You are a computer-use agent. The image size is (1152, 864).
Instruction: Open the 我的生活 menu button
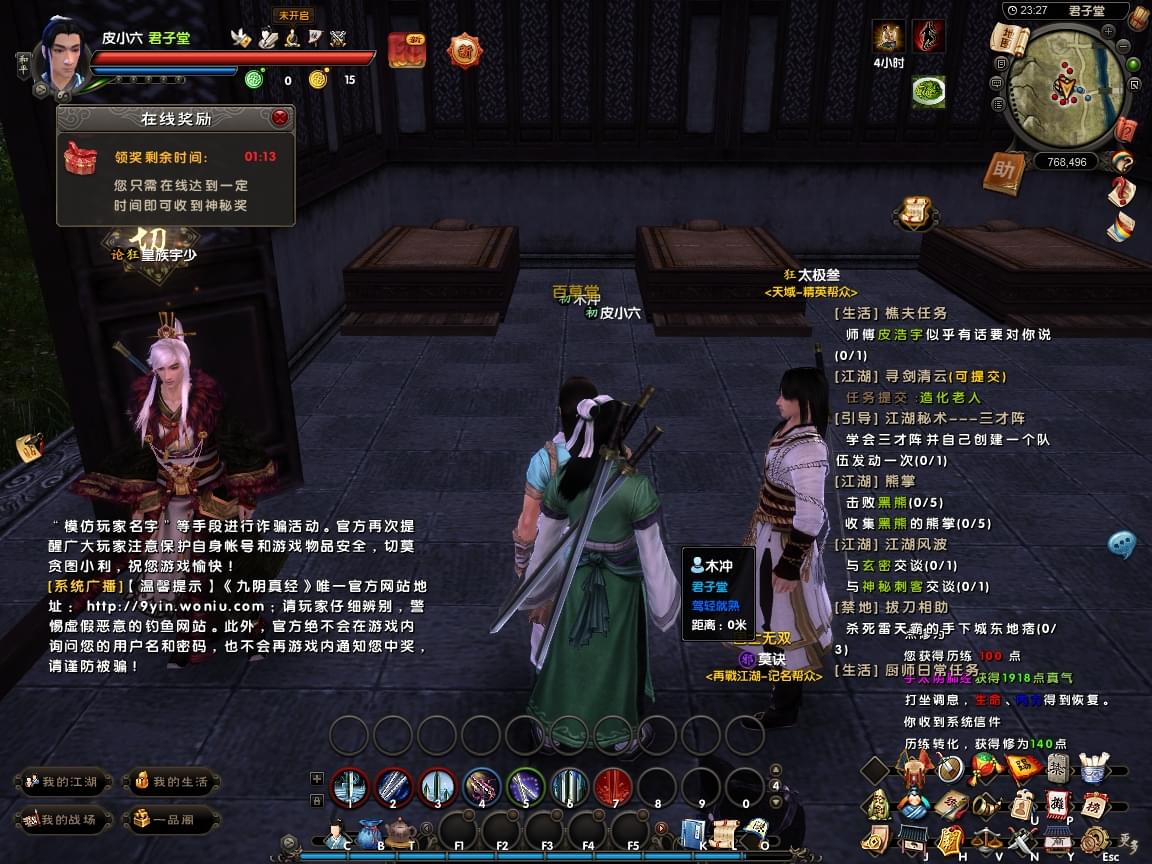[171, 781]
